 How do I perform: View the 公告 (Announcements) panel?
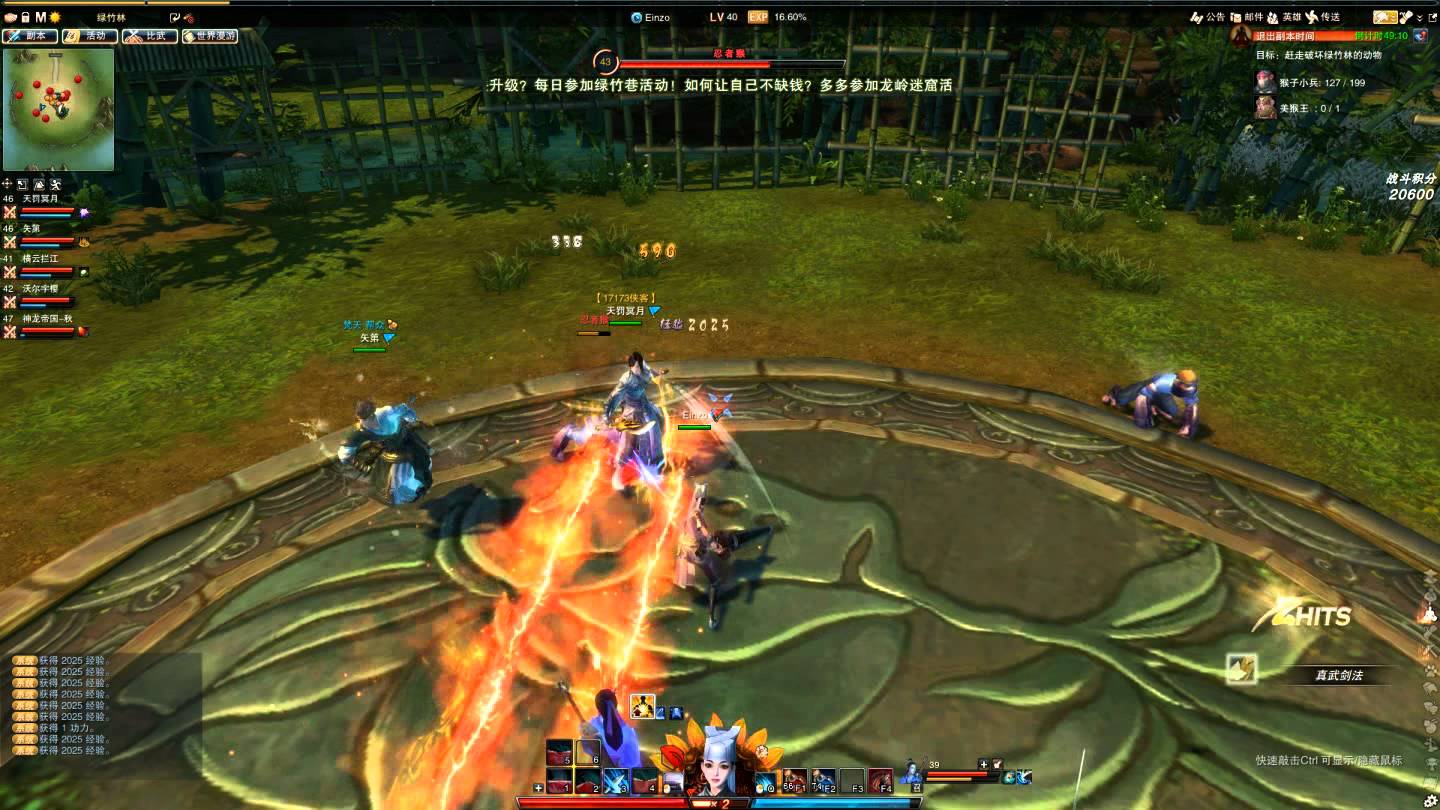1214,17
